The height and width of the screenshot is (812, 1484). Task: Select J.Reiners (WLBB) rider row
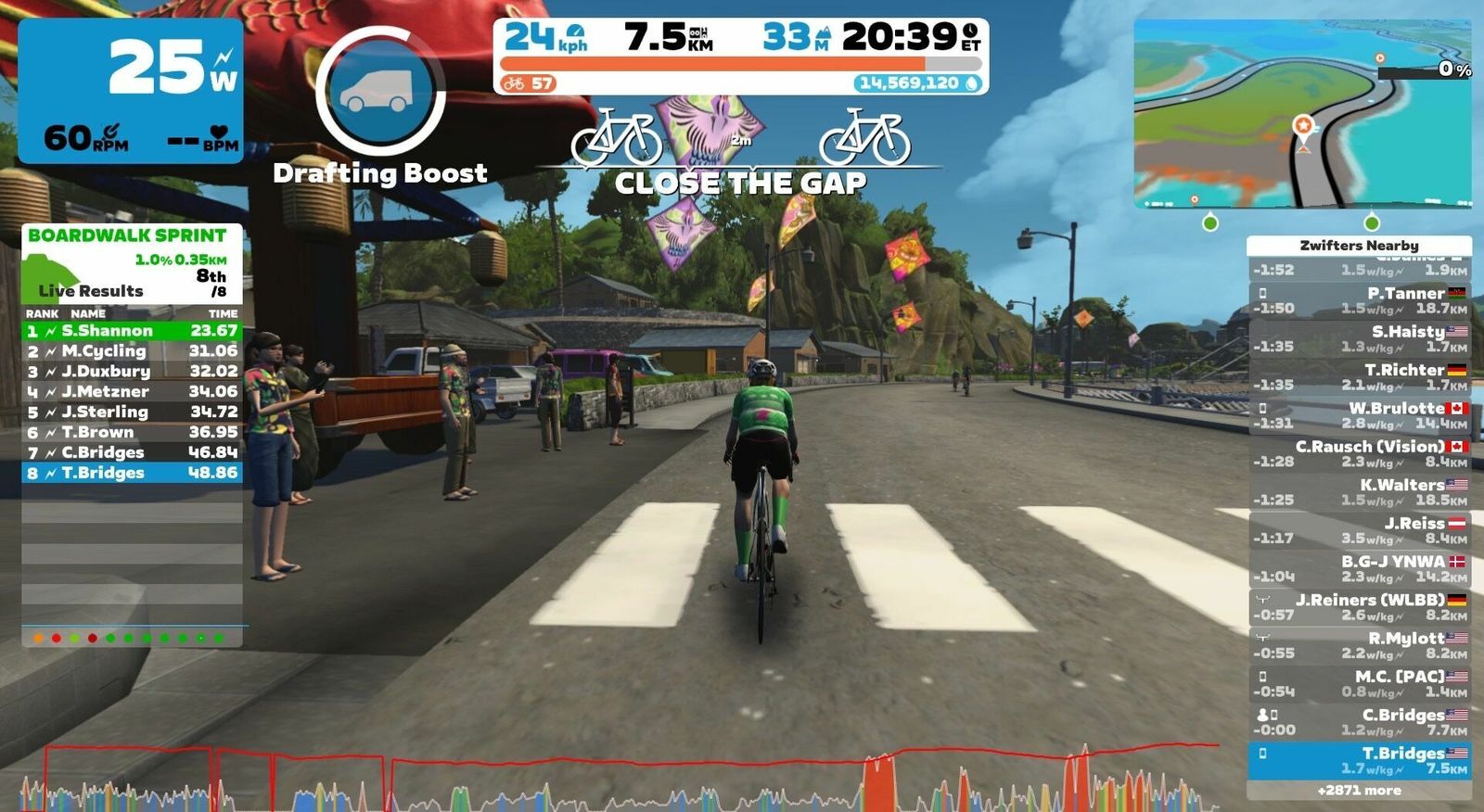[1359, 607]
